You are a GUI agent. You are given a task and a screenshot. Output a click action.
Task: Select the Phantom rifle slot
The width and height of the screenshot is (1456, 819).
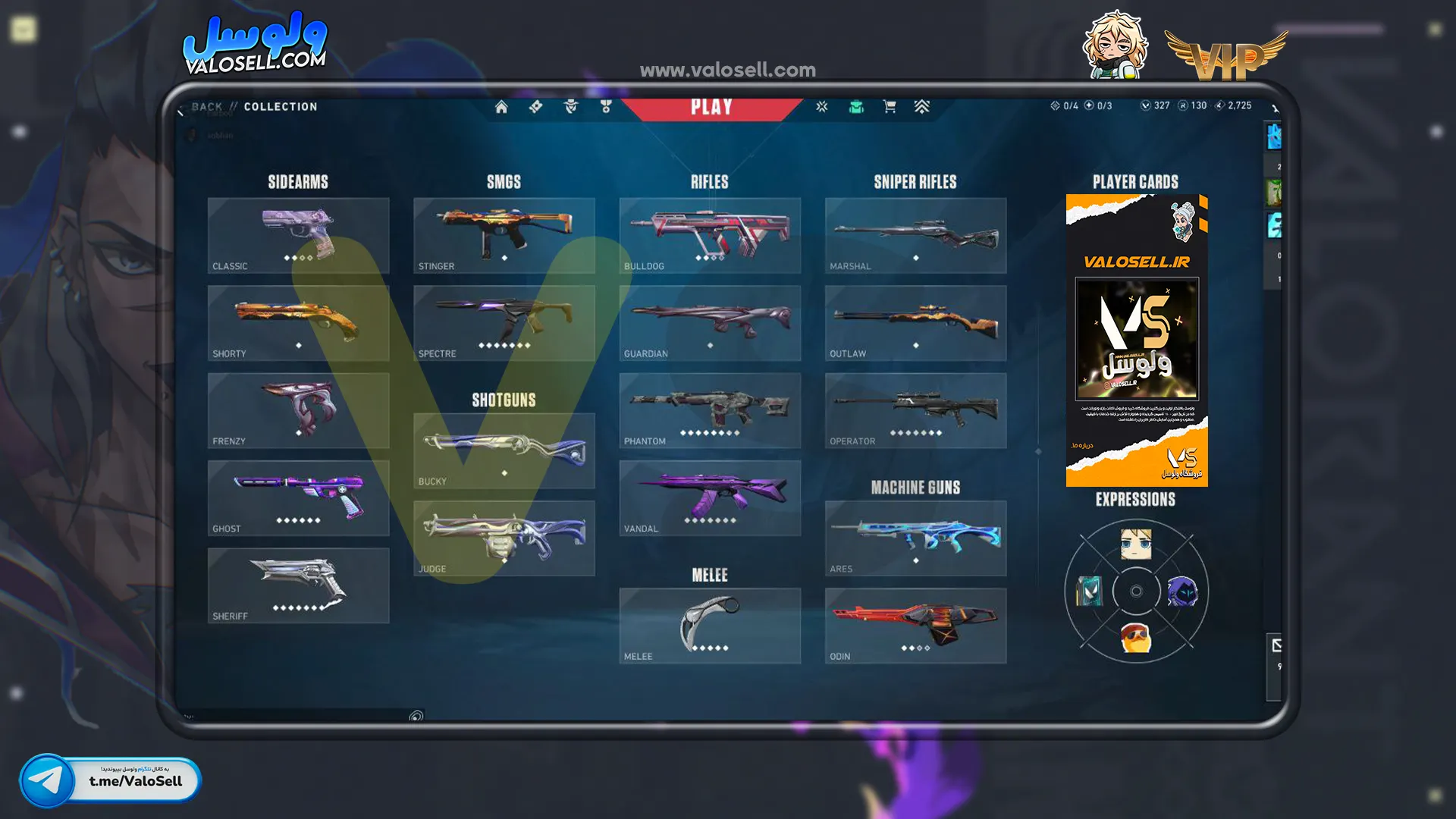710,410
